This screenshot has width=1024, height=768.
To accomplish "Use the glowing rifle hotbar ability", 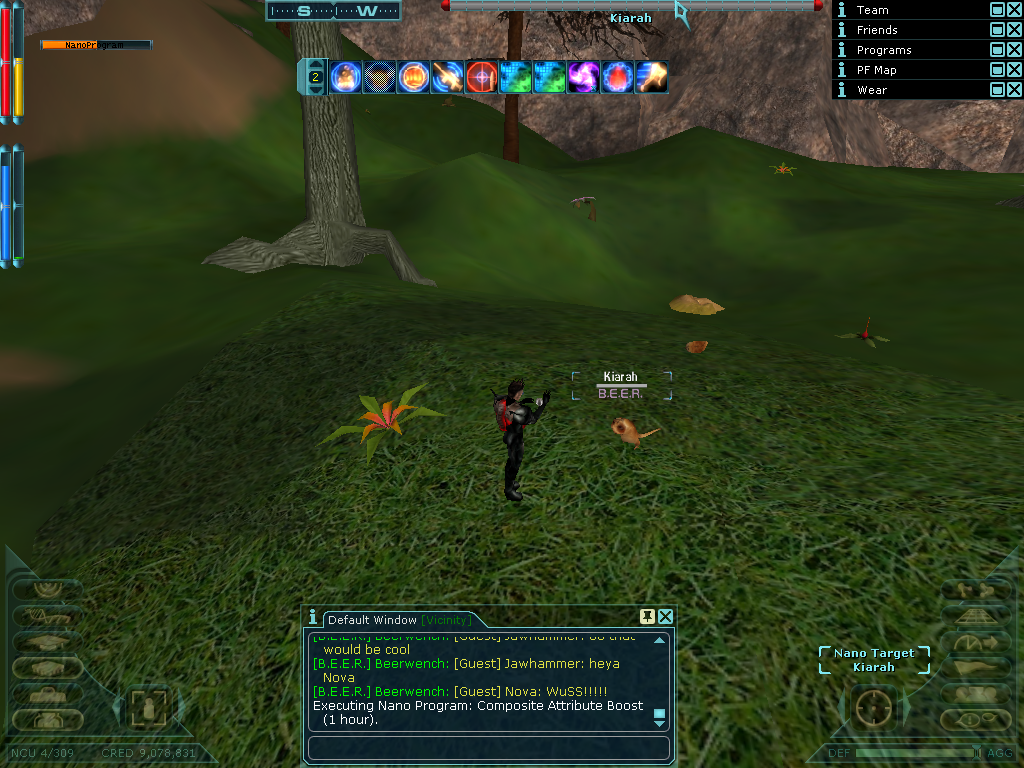I will 447,77.
